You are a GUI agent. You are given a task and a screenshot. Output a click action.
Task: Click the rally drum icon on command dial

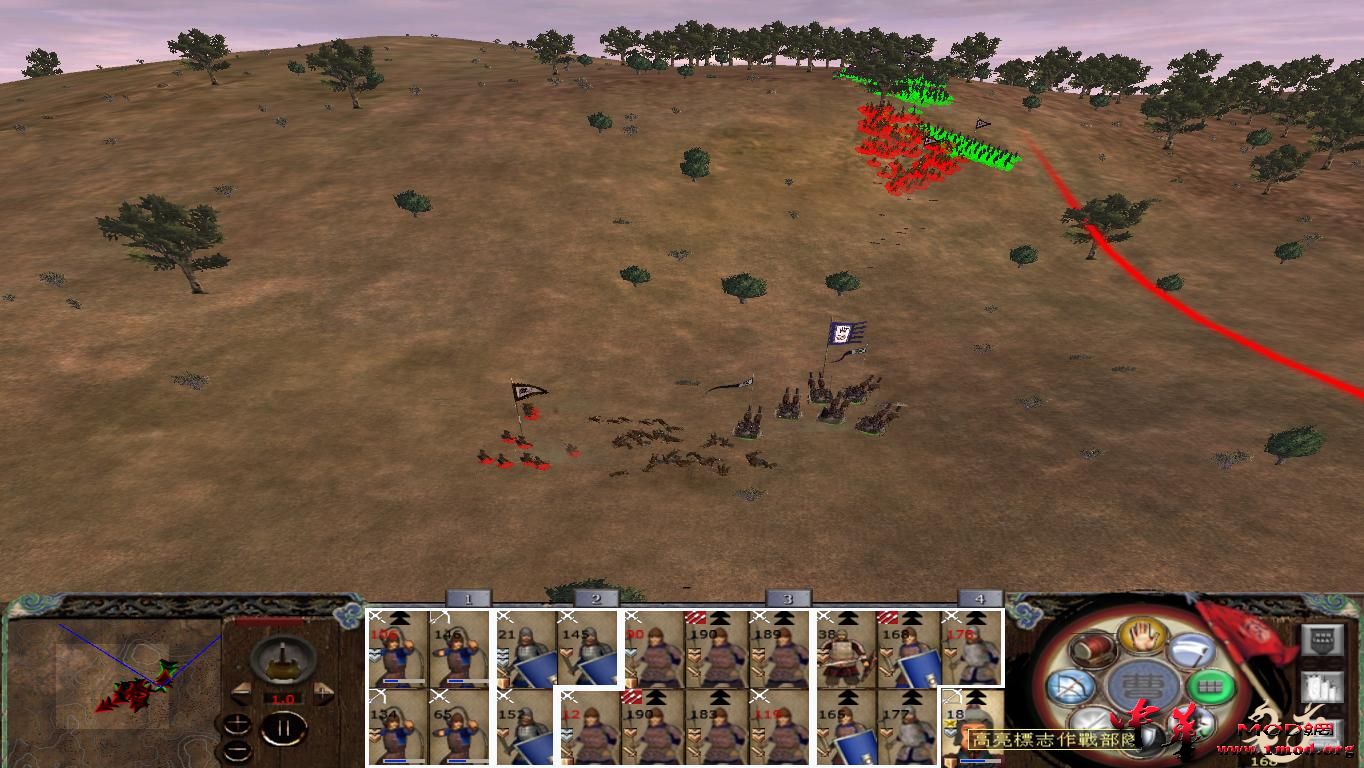point(1093,648)
